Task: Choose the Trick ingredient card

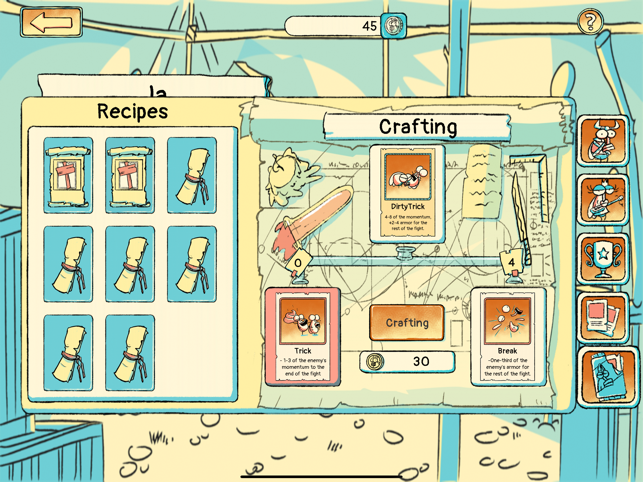Action: coord(303,336)
